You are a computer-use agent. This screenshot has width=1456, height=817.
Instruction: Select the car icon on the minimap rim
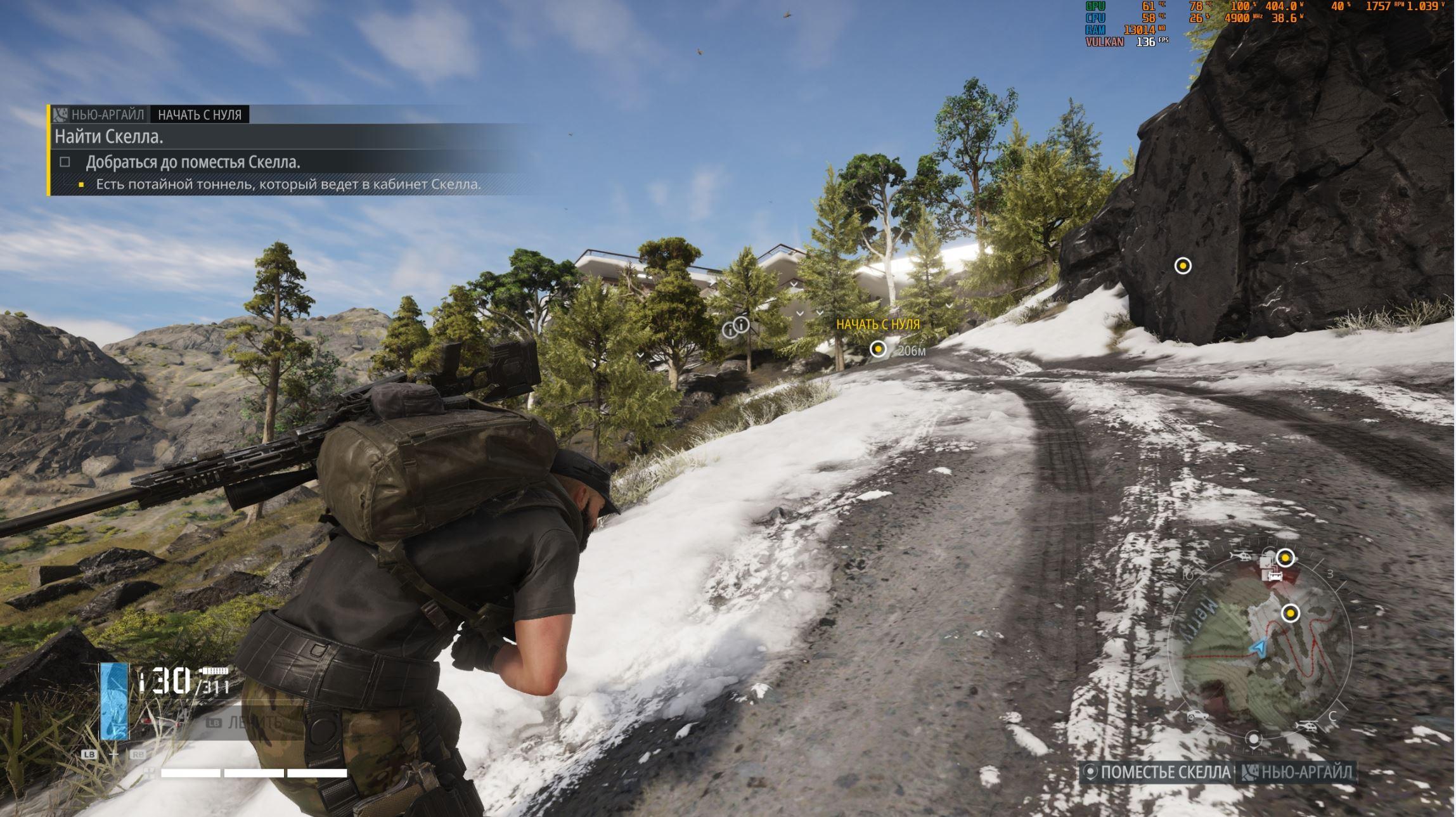point(1197,717)
